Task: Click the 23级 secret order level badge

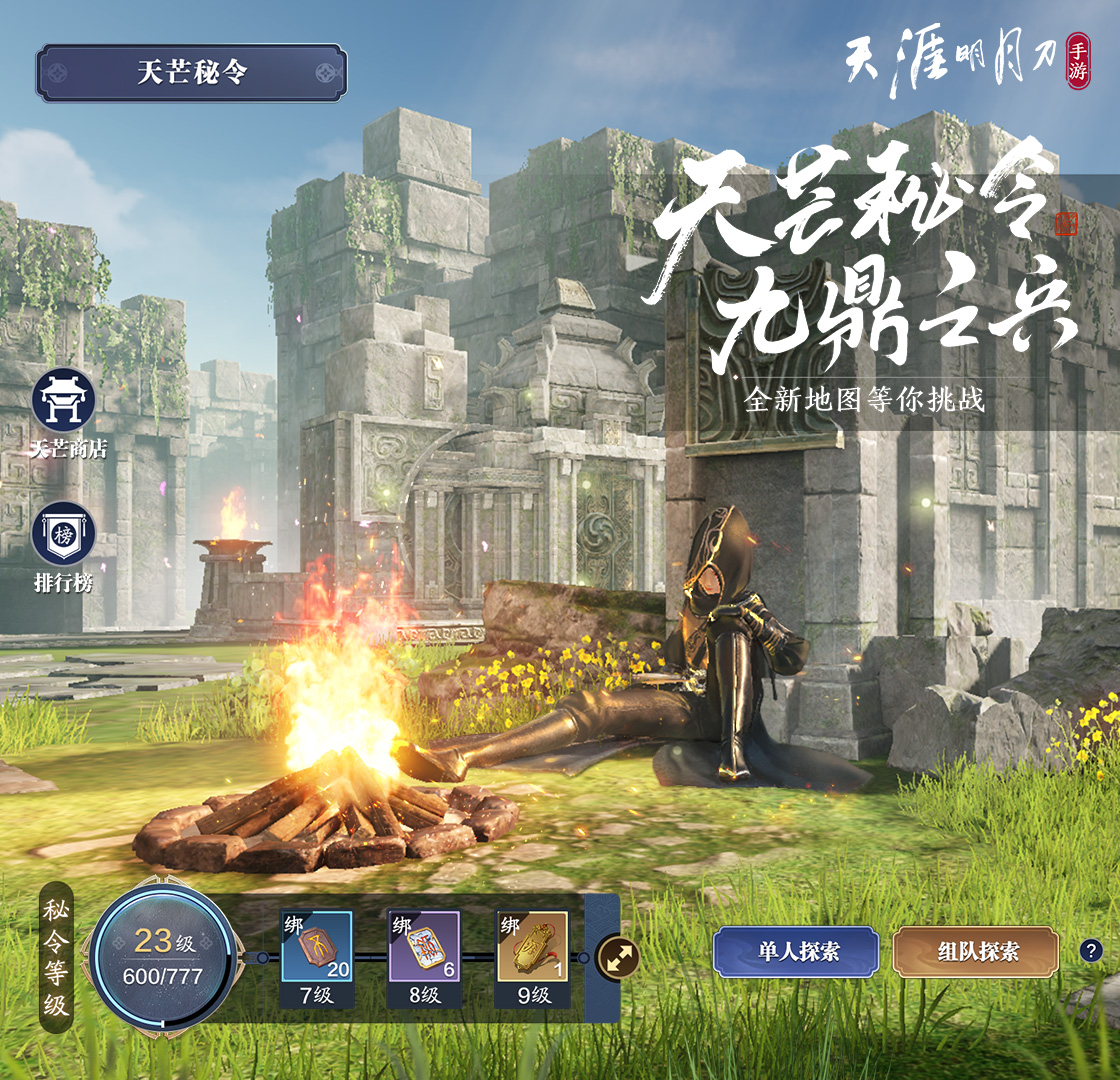Action: point(163,954)
